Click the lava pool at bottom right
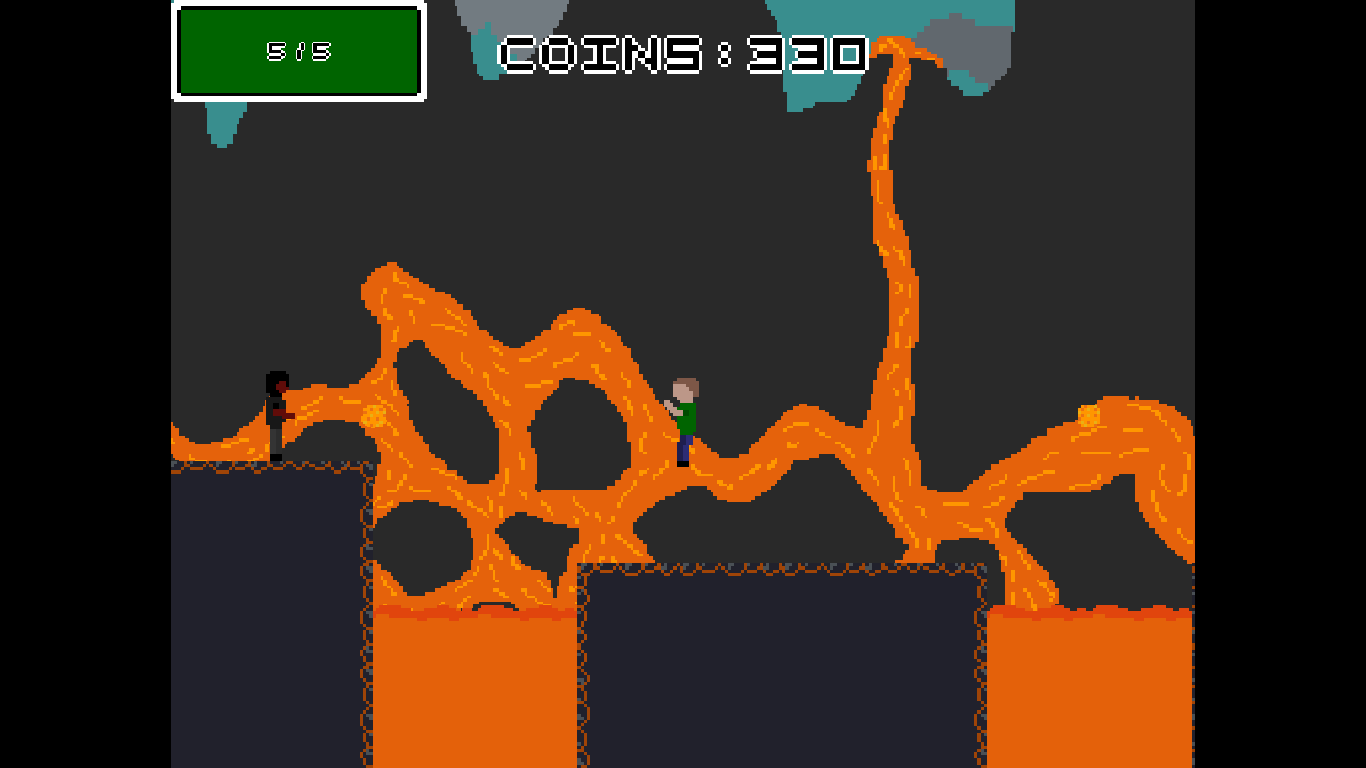The image size is (1366, 768). (1090, 690)
